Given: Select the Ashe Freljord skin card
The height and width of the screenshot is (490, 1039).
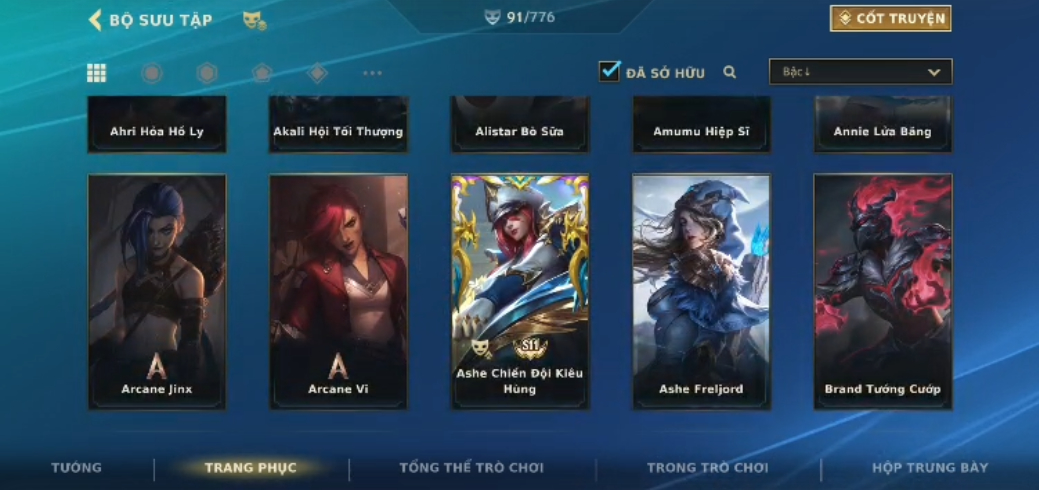Looking at the screenshot, I should coord(701,291).
